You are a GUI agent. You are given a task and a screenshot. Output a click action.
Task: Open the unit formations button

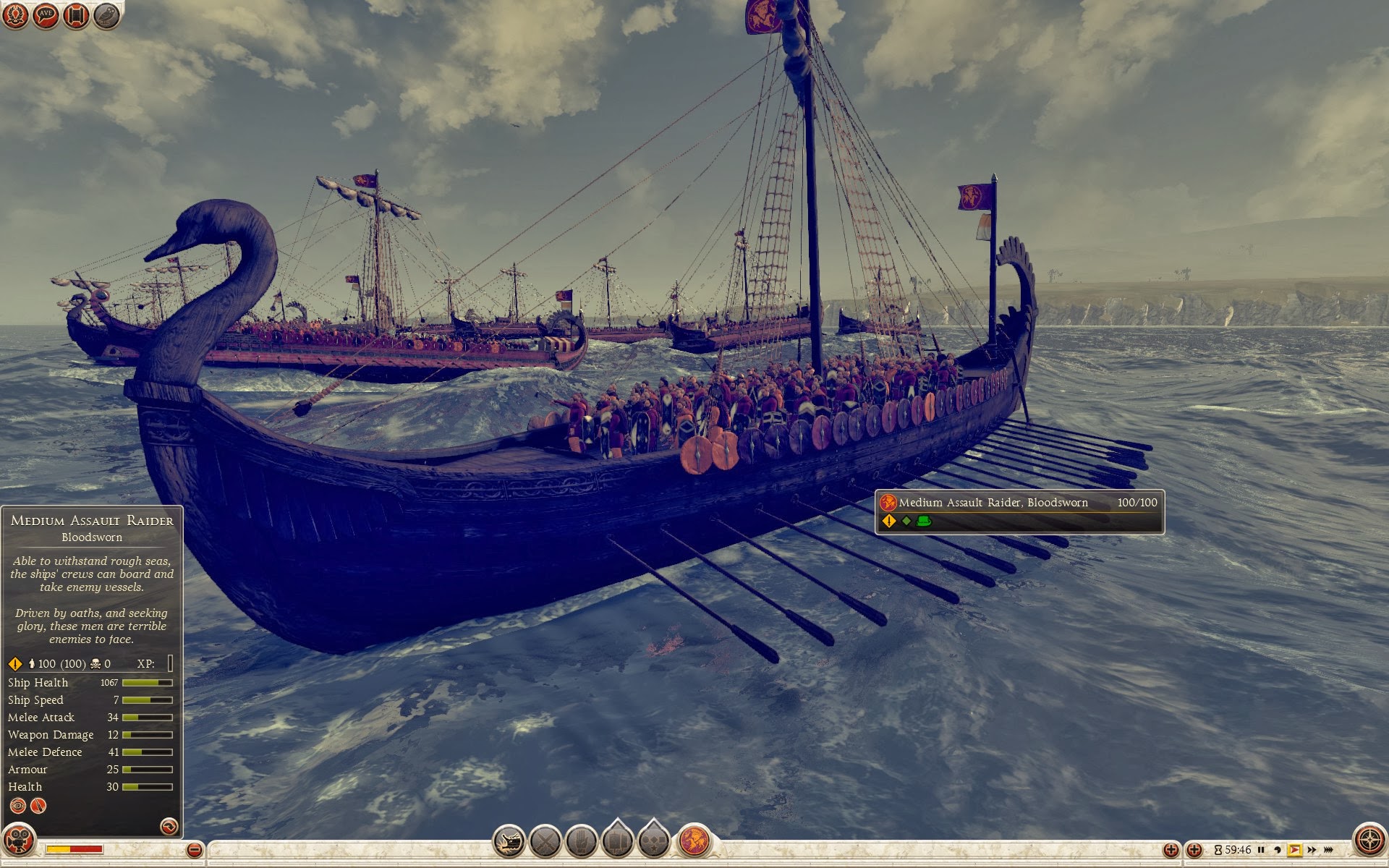pyautogui.click(x=617, y=841)
